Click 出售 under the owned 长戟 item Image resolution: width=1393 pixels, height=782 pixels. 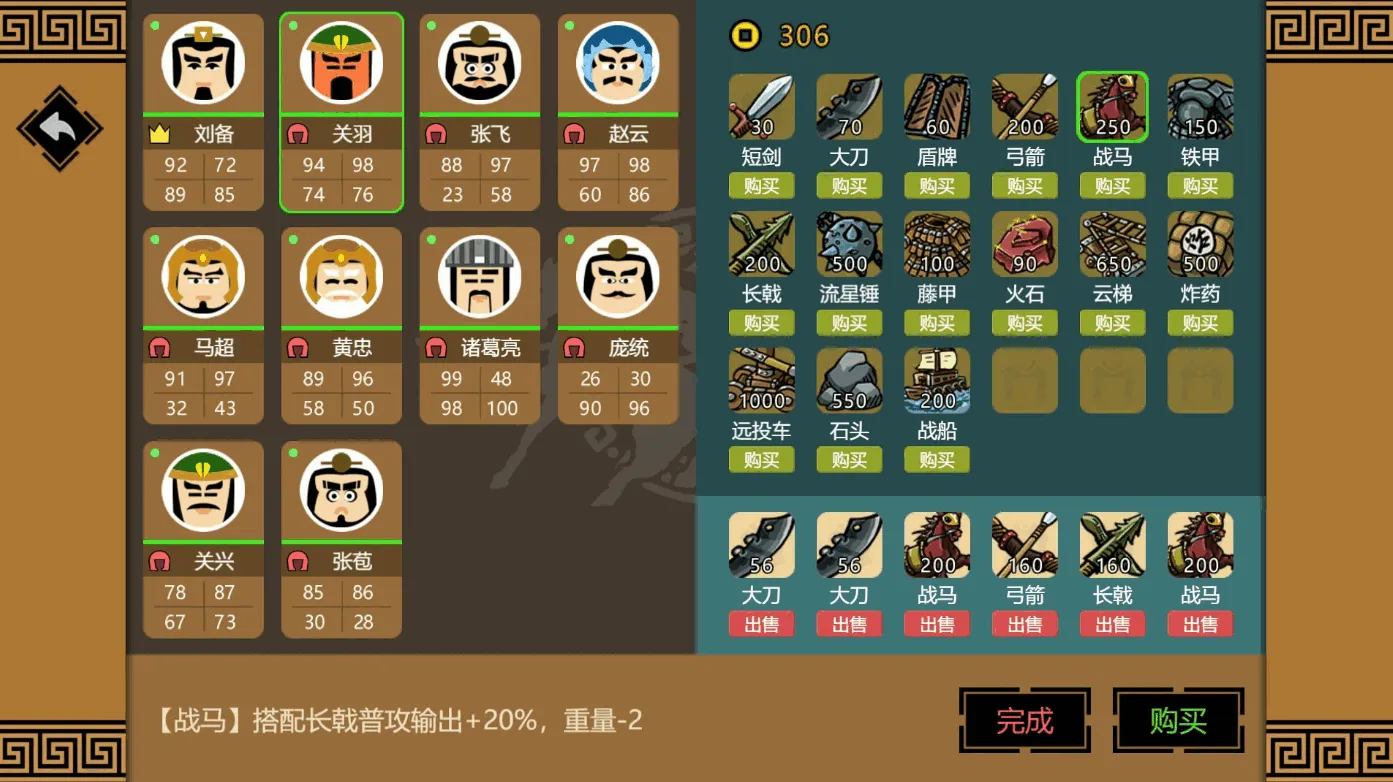tap(1112, 623)
